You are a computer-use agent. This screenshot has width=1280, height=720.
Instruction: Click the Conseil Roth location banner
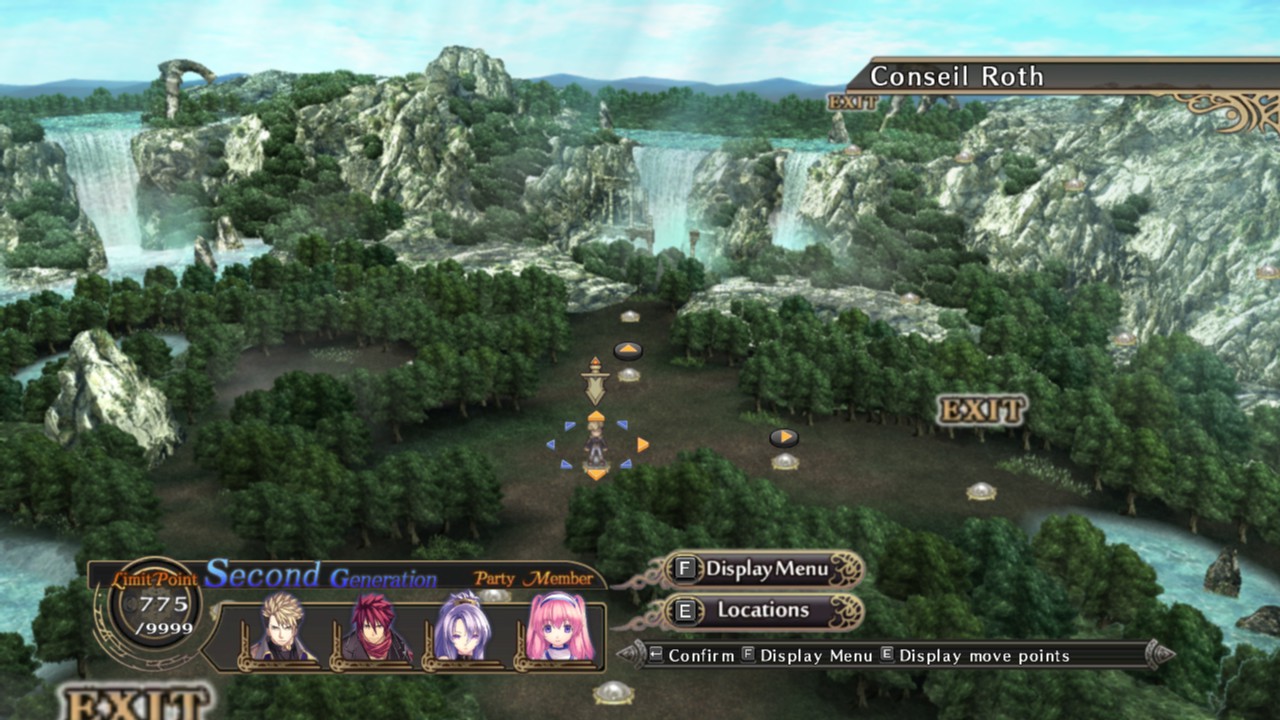pos(955,75)
